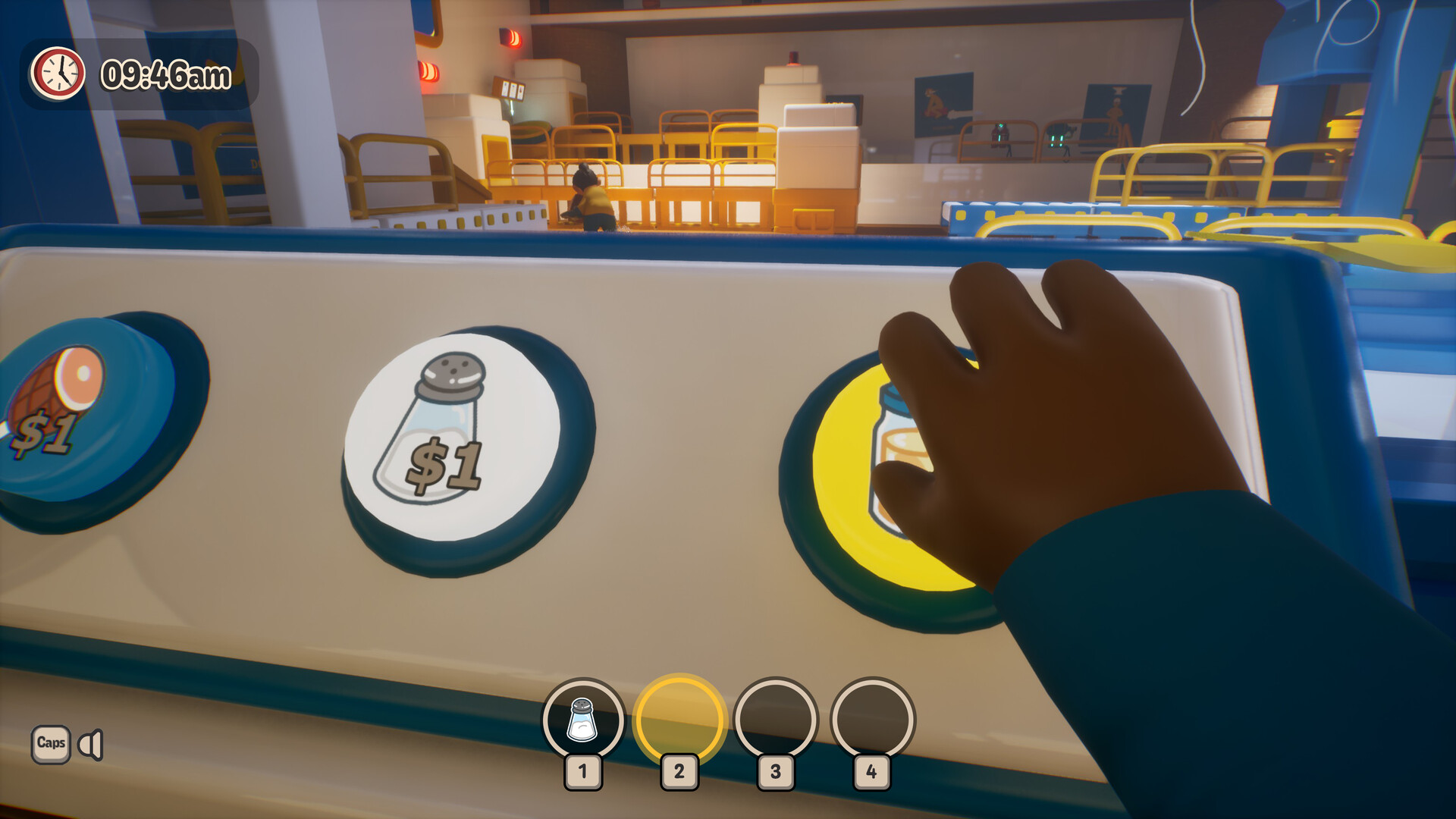The height and width of the screenshot is (819, 1456).
Task: Click the speaker icon in the bottom-left corner
Action: pos(91,745)
